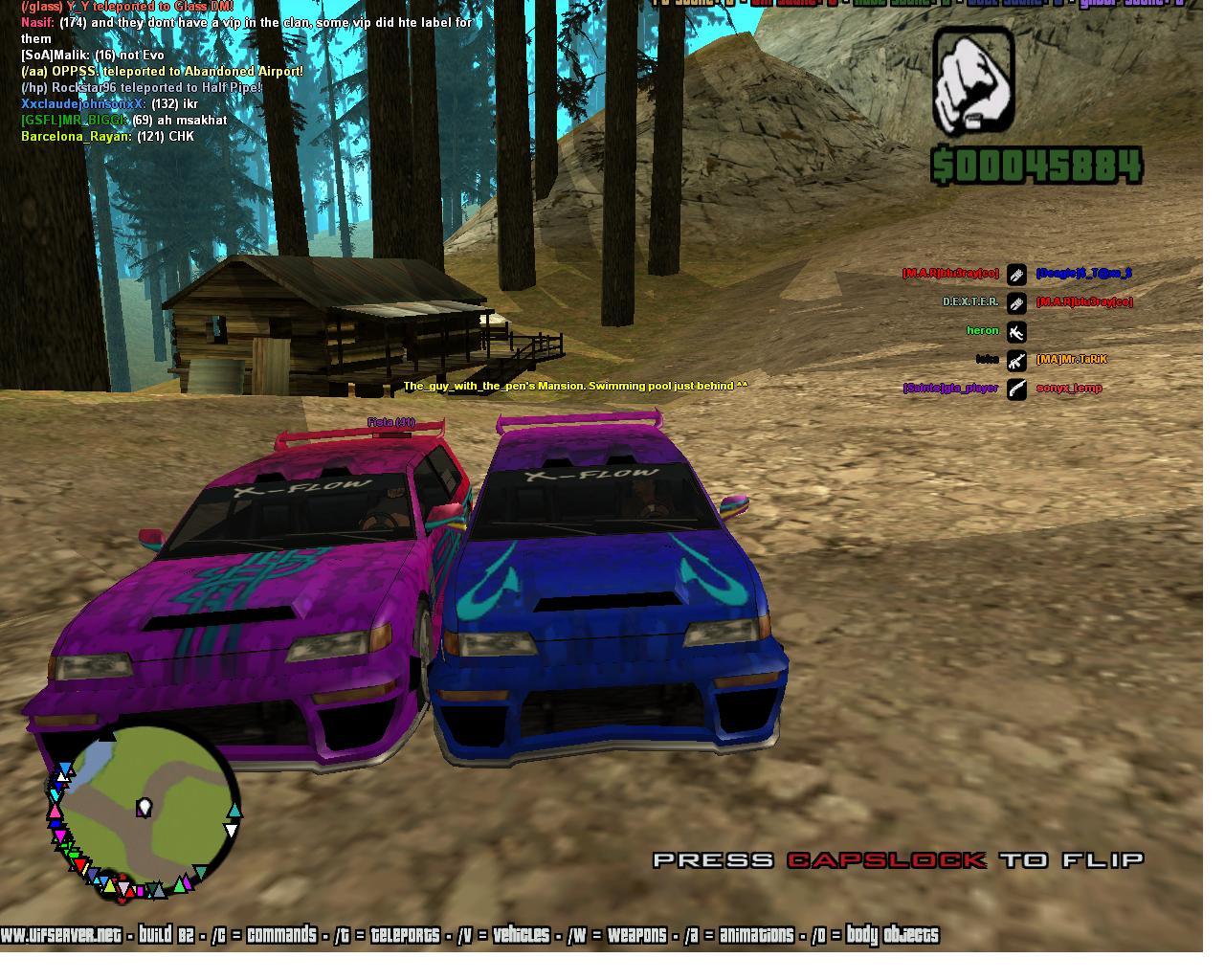Click the /v = vehicles hint
The height and width of the screenshot is (980, 1225).
pos(503,935)
